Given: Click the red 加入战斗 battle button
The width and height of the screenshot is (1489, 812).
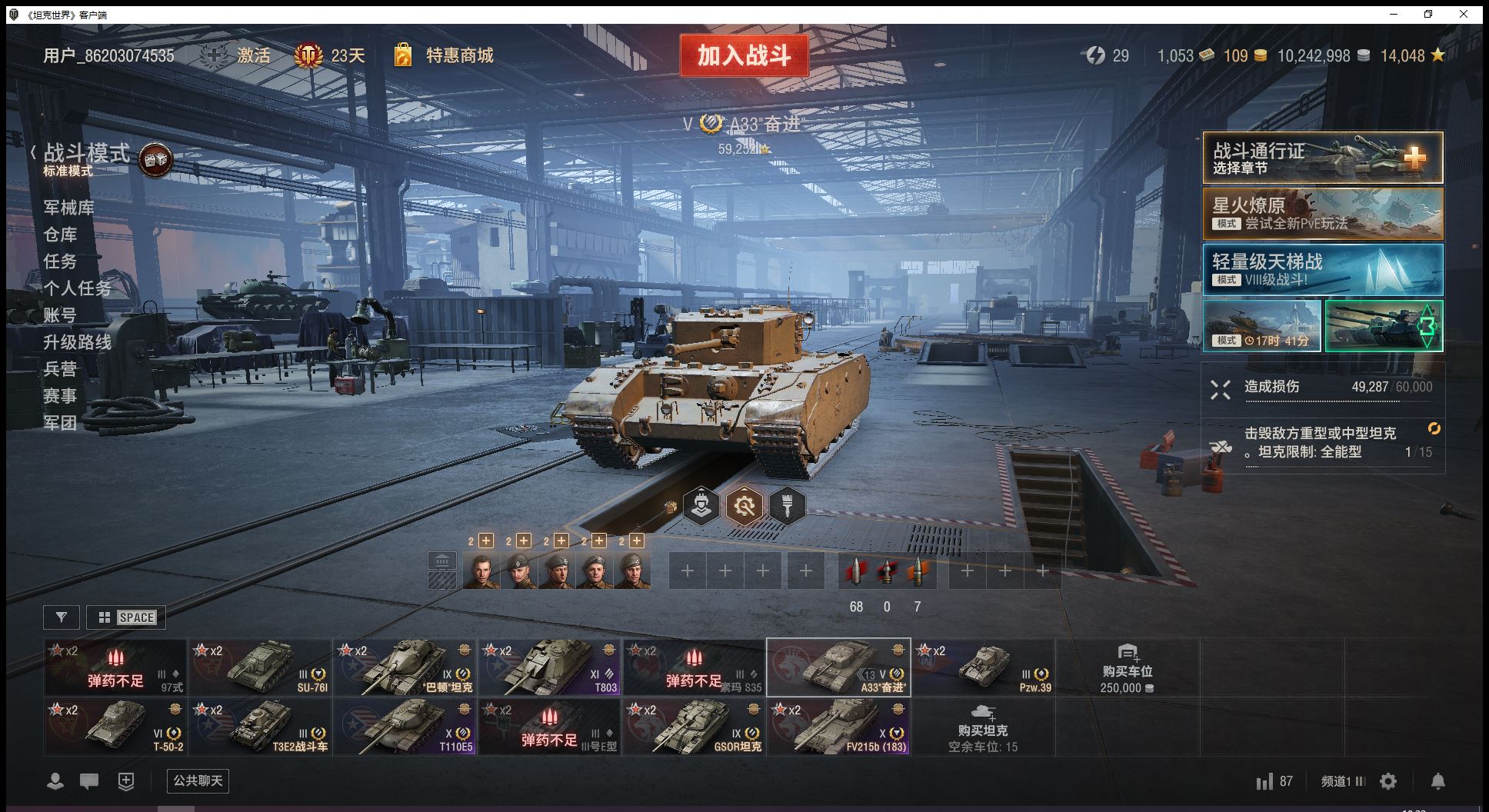Looking at the screenshot, I should click(x=744, y=55).
